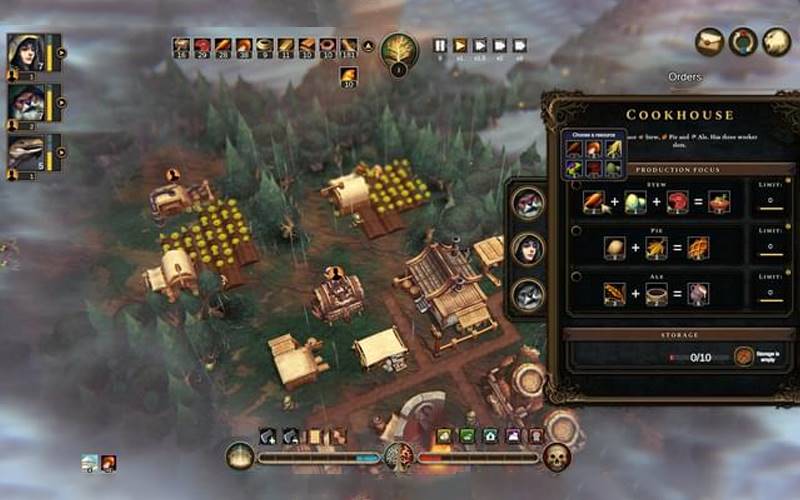Click the Cookhouse storage barrel icon
This screenshot has height=500, width=800.
744,356
